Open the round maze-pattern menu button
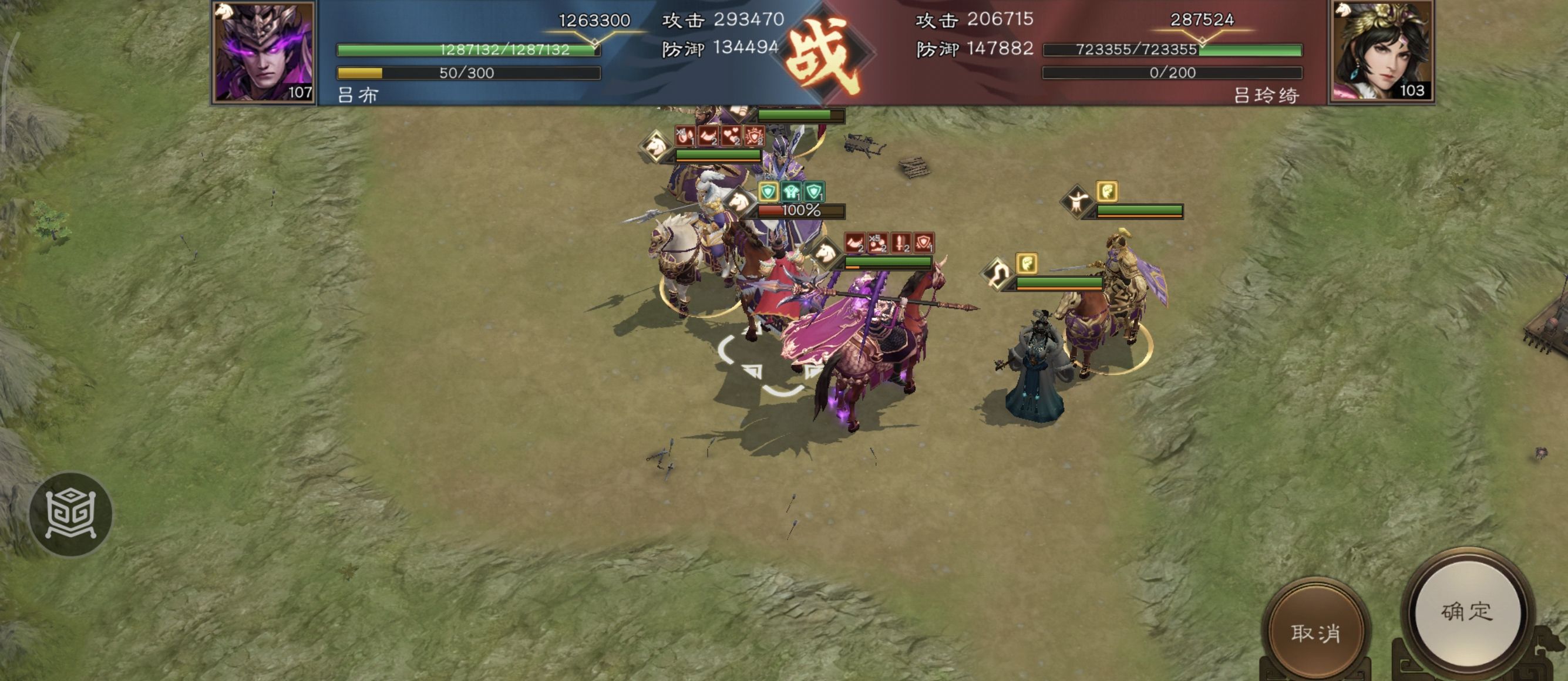This screenshot has height=681, width=1568. 70,514
